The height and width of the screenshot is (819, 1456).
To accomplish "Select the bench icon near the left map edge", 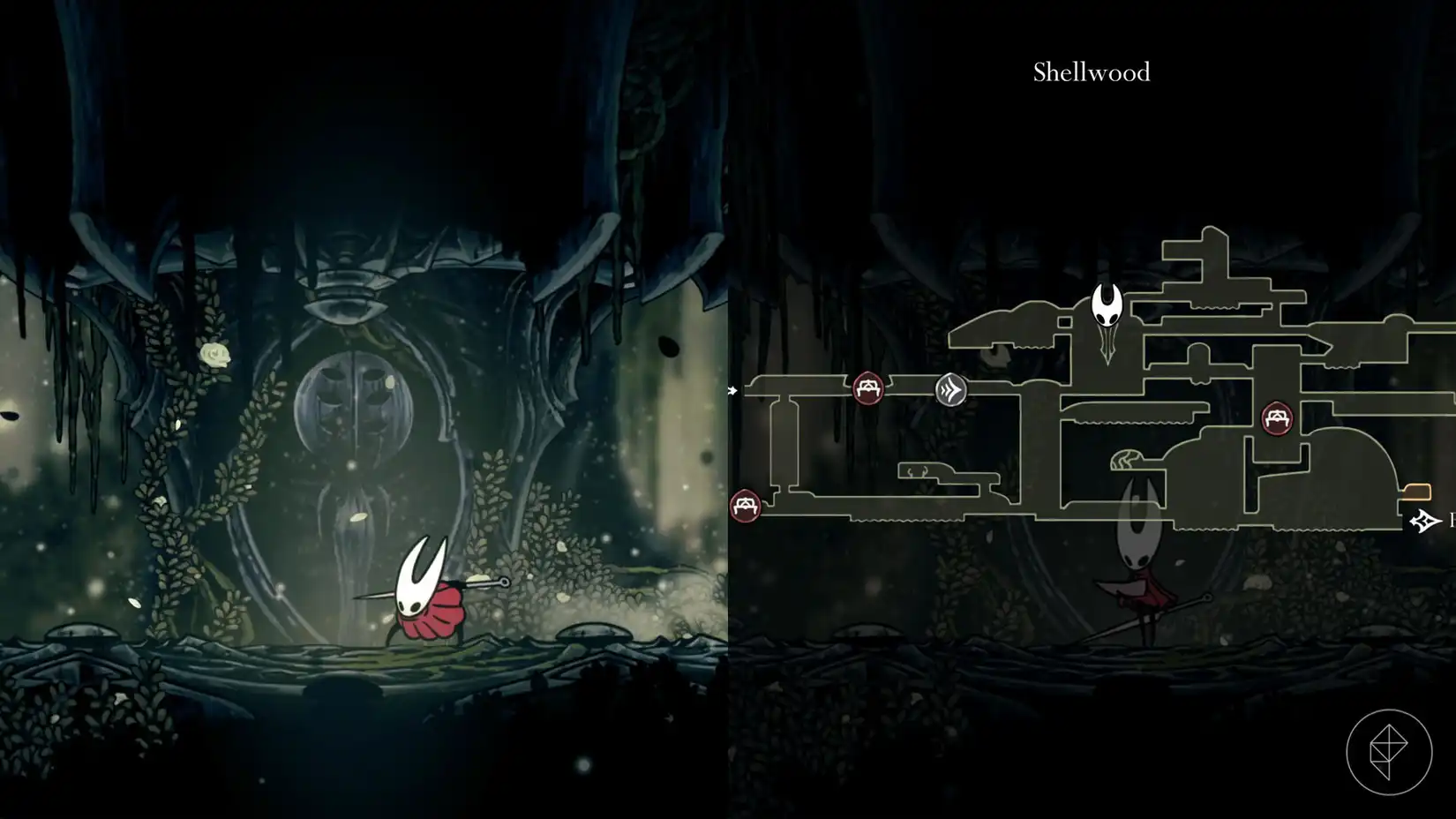I will (746, 505).
